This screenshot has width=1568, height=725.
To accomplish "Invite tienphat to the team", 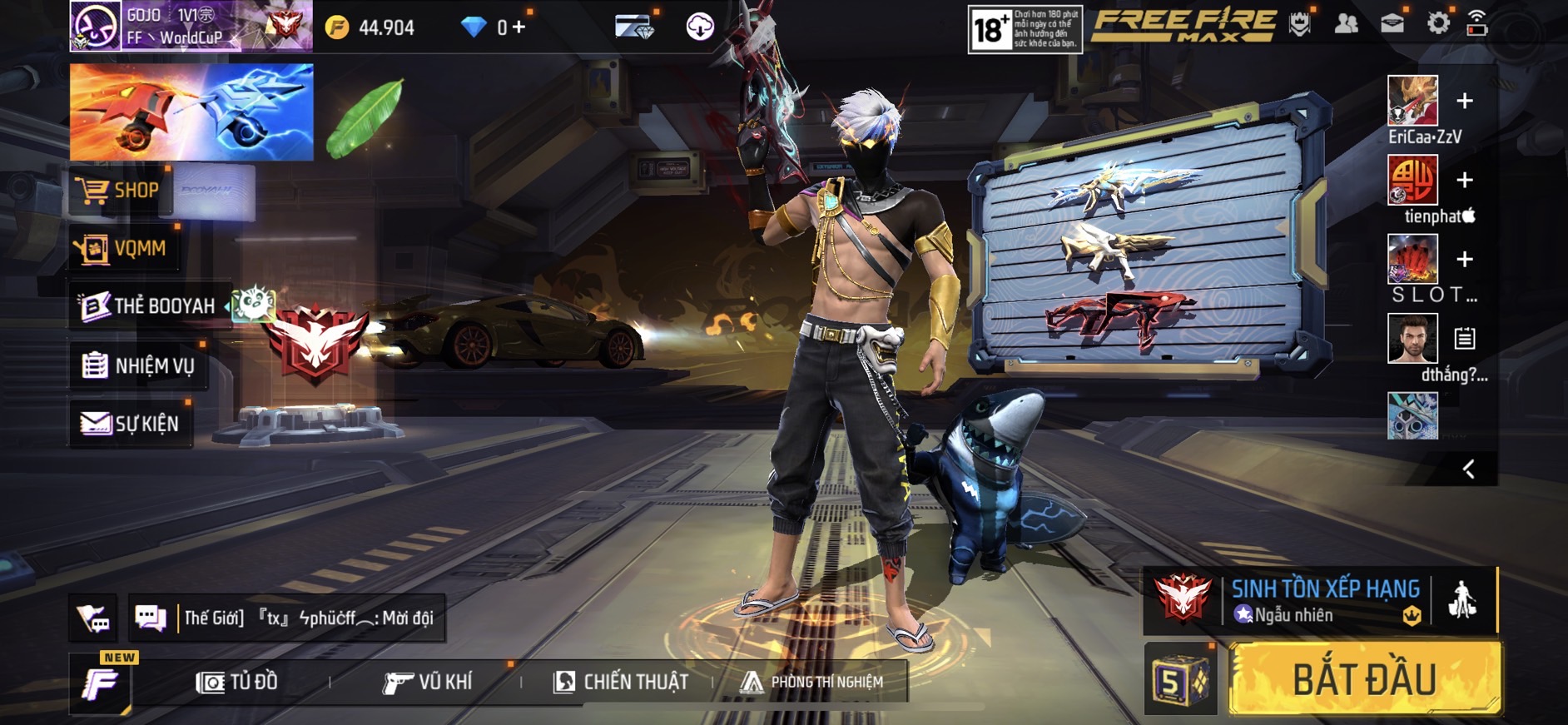I will tap(1465, 180).
